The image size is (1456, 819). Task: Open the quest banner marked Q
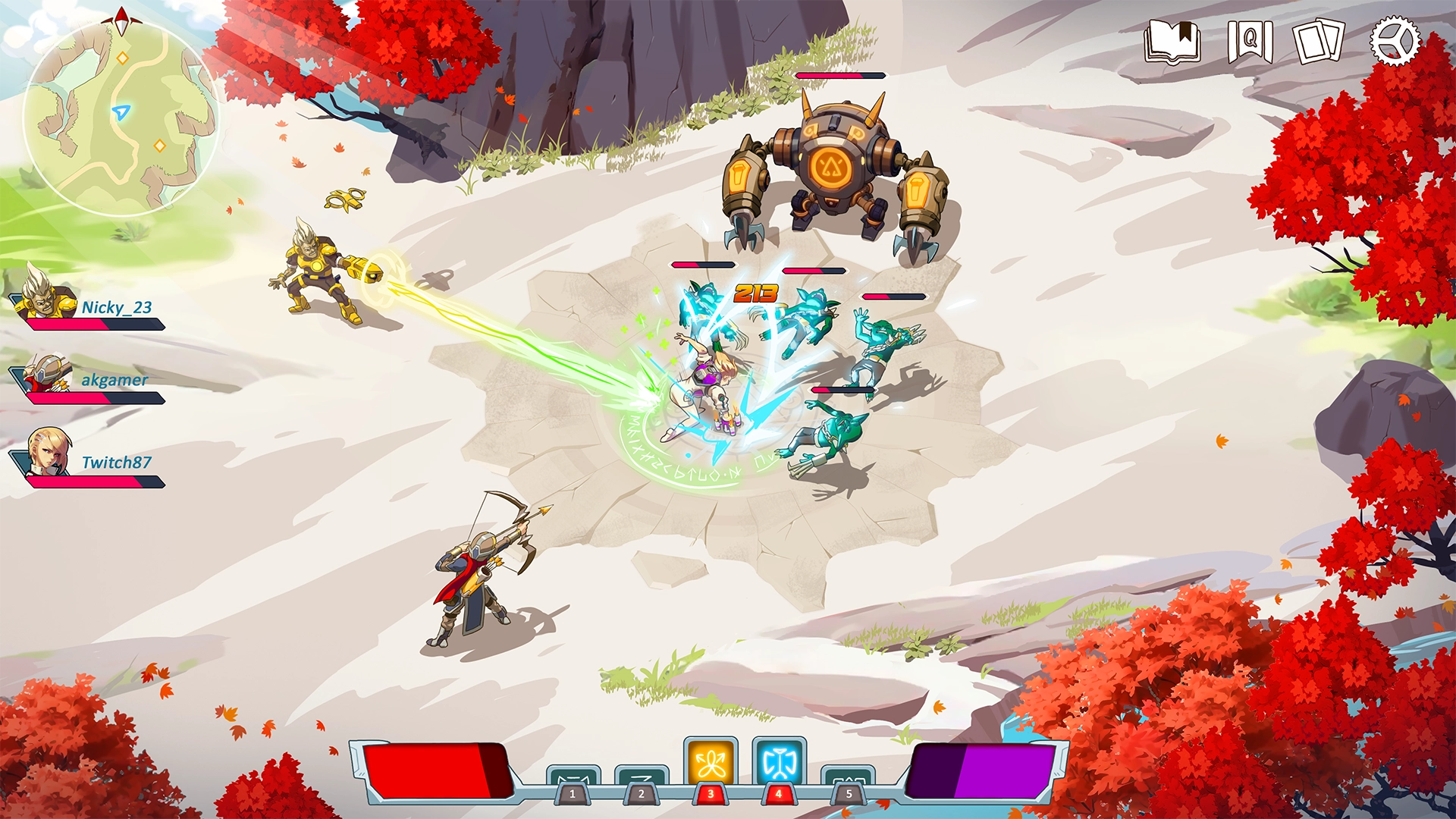coord(1249,42)
